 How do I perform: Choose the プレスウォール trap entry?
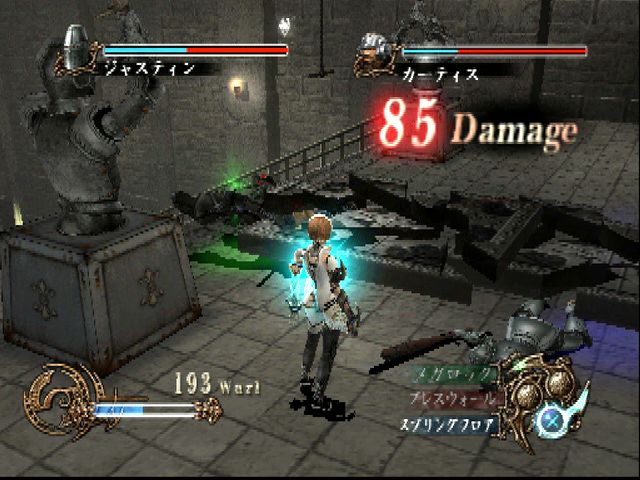[450, 397]
